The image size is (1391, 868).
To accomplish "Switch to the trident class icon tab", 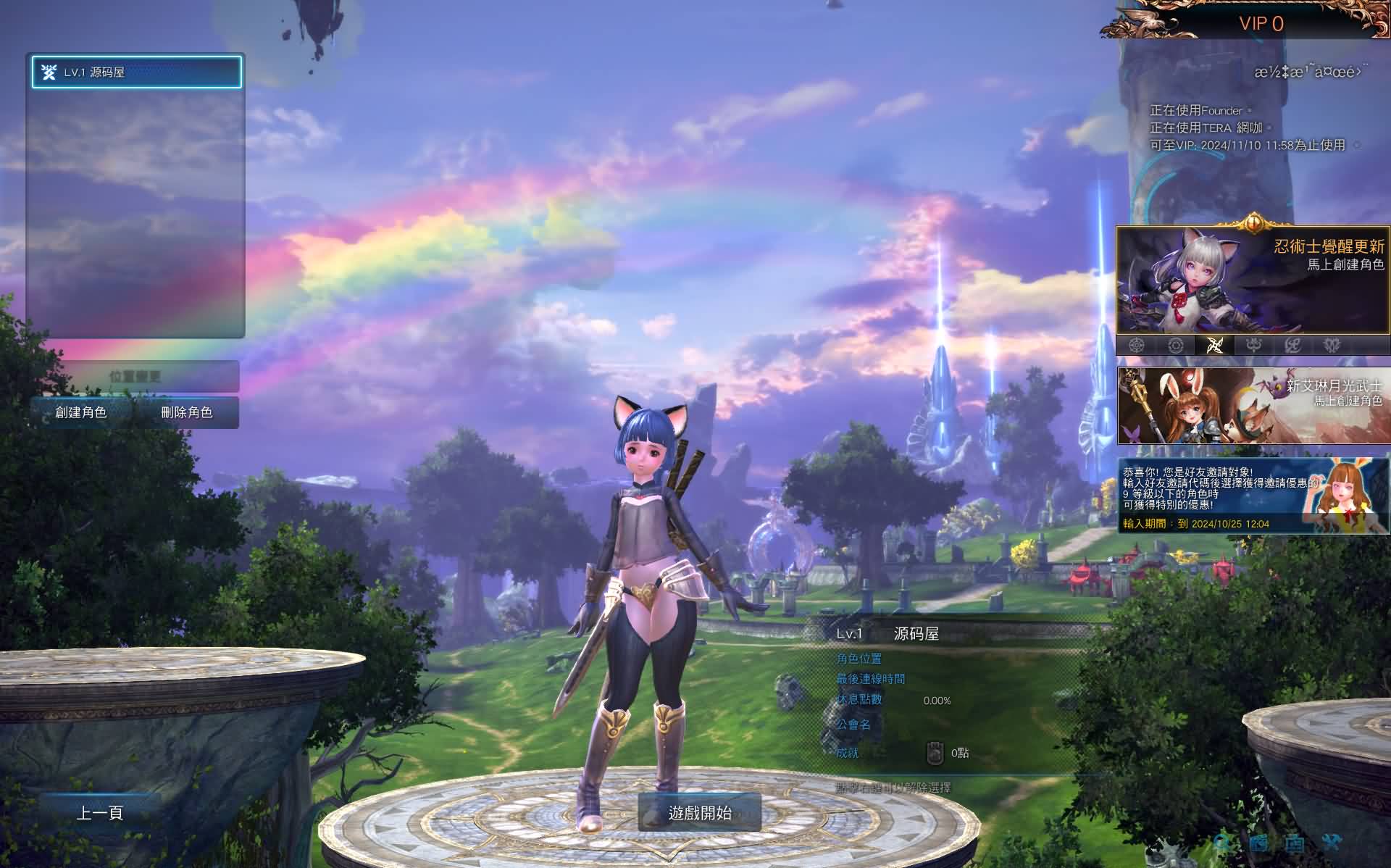I will [1254, 346].
